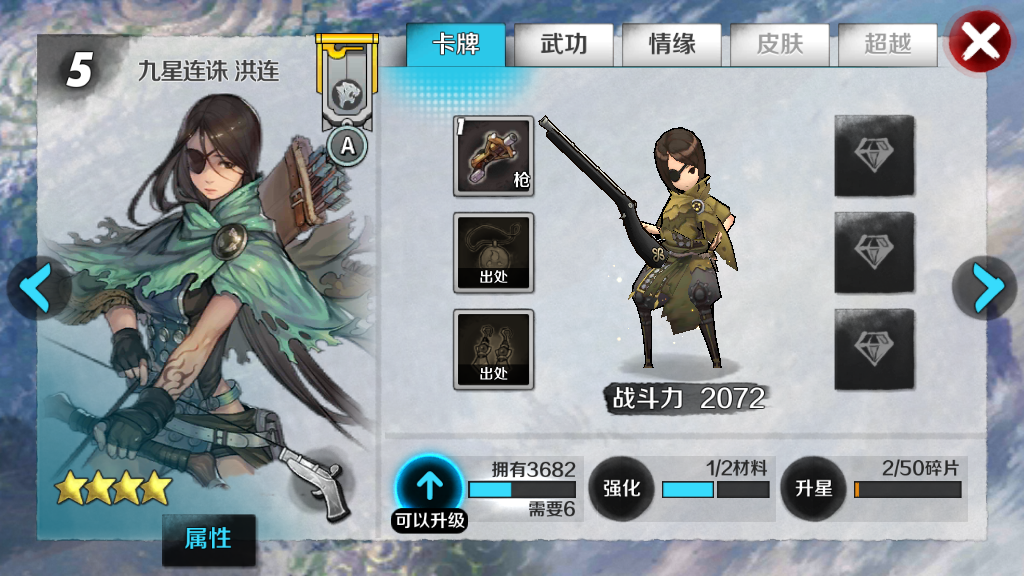Viewport: 1024px width, 576px height.
Task: Open the 超越 tab
Action: (x=887, y=45)
